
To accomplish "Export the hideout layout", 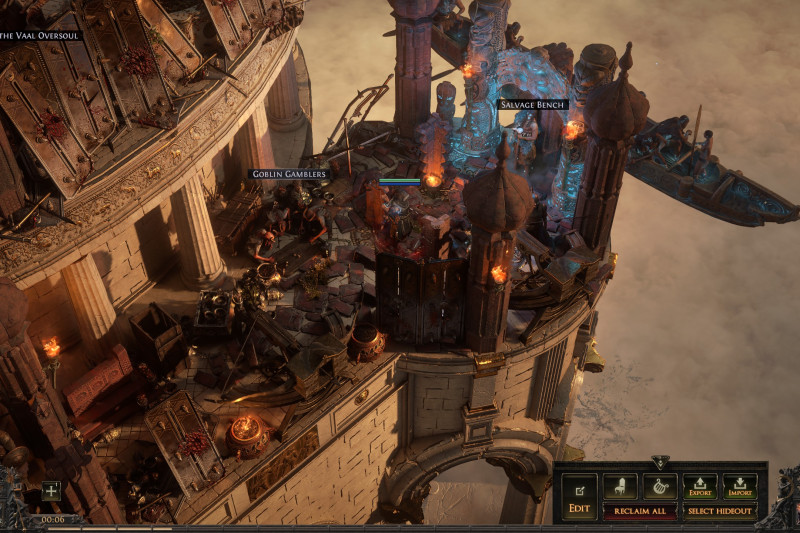I will tap(700, 487).
